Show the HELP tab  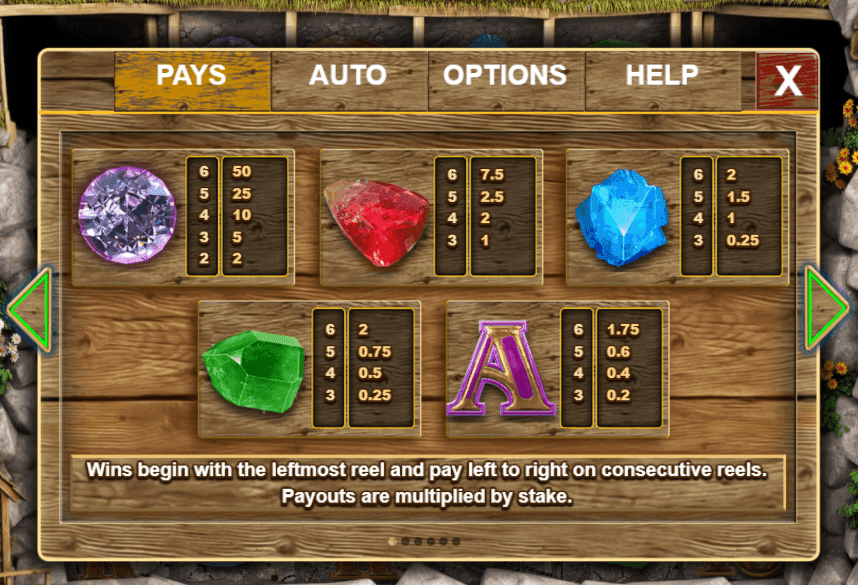[x=661, y=77]
